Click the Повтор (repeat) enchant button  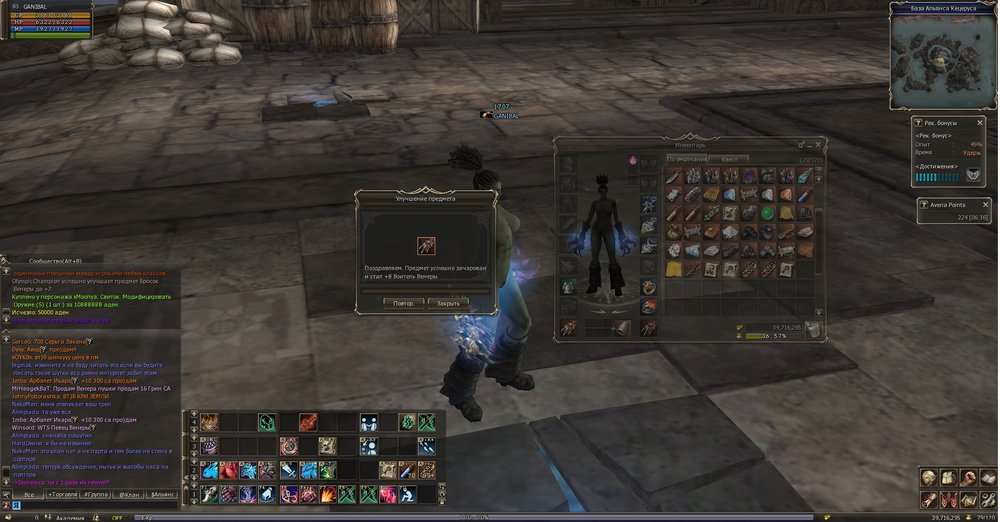point(403,303)
